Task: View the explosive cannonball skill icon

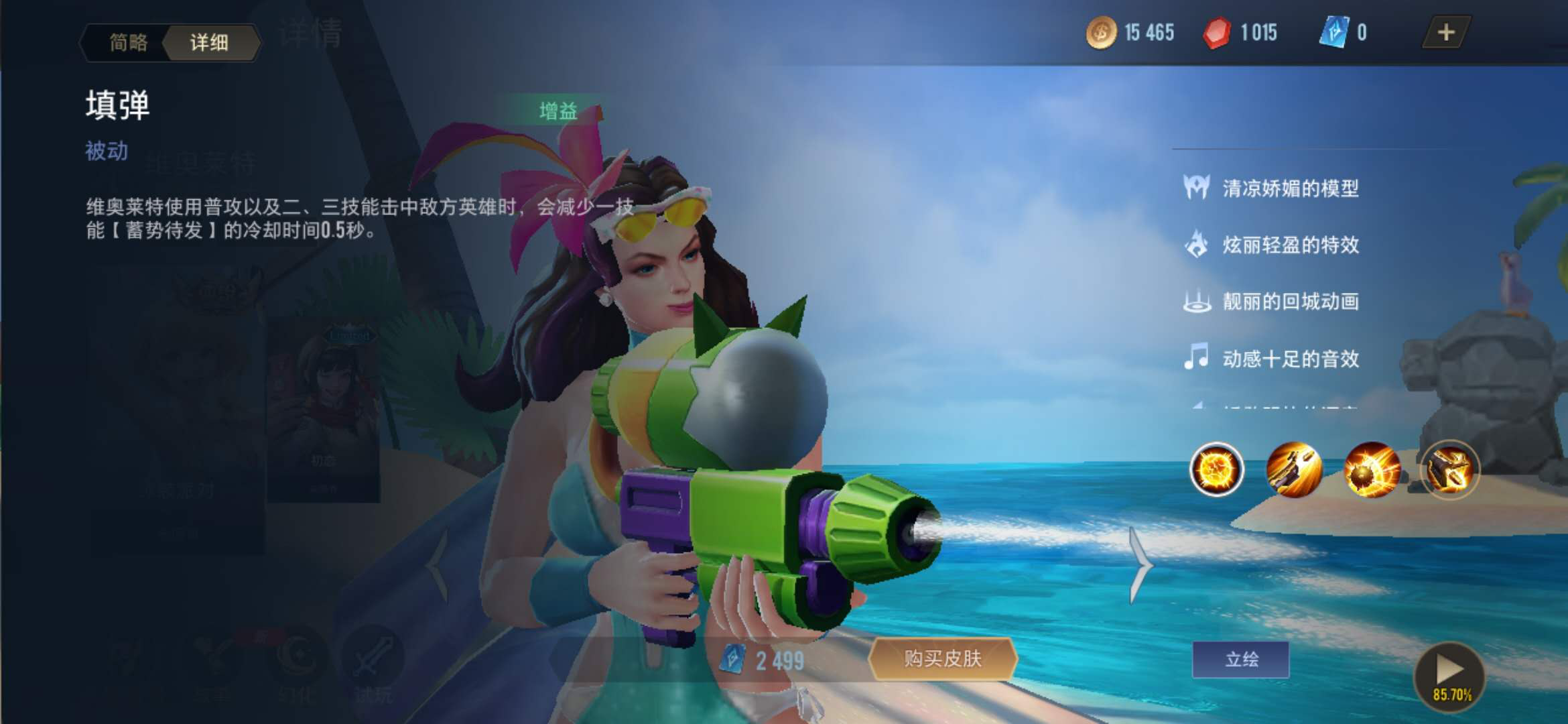Action: pos(1372,469)
